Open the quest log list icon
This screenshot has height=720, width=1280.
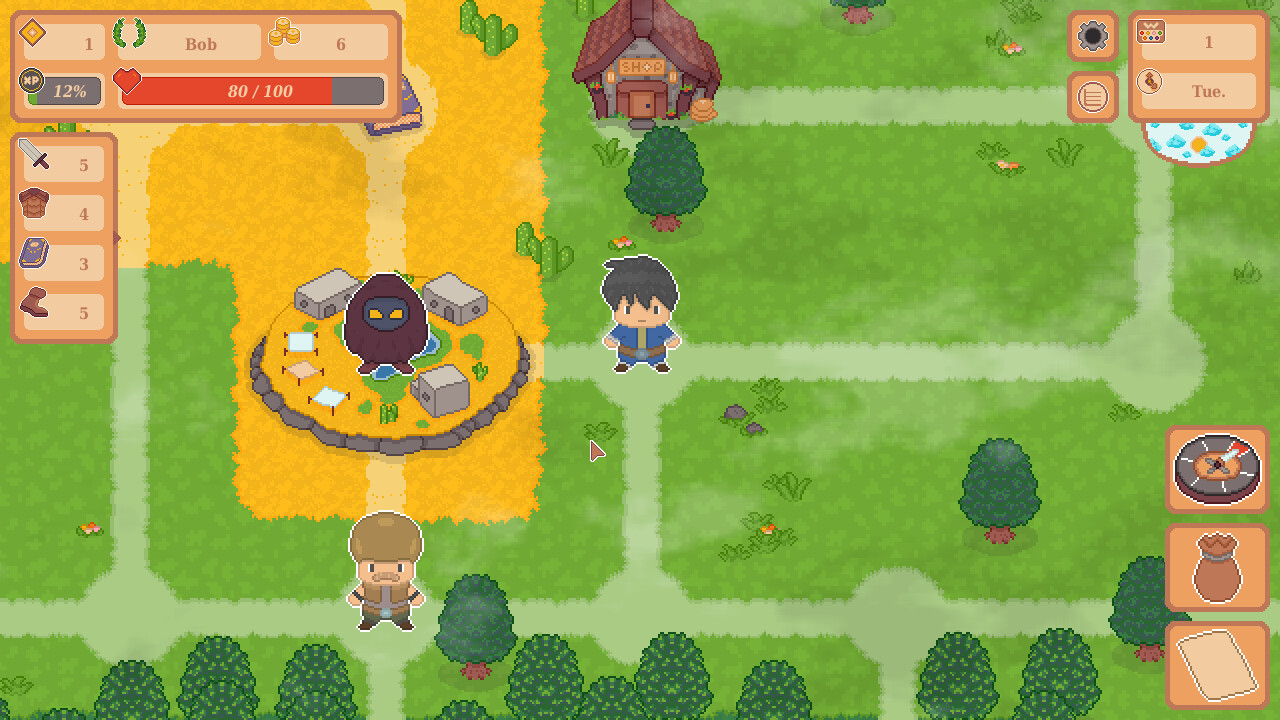[x=1093, y=97]
